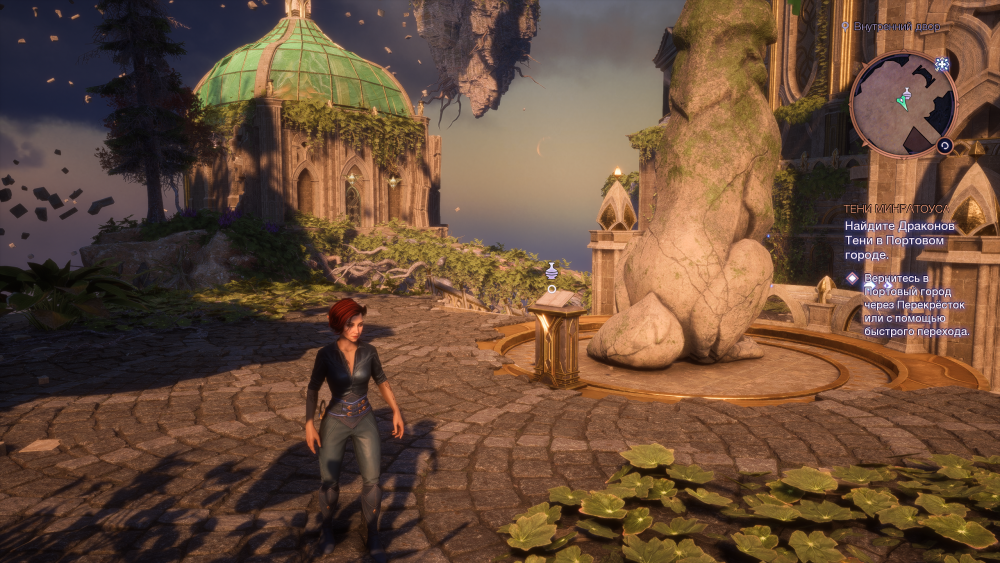Image resolution: width=1000 pixels, height=563 pixels.
Task: Click the snowflake icon on the minimap edge
Action: click(x=942, y=64)
